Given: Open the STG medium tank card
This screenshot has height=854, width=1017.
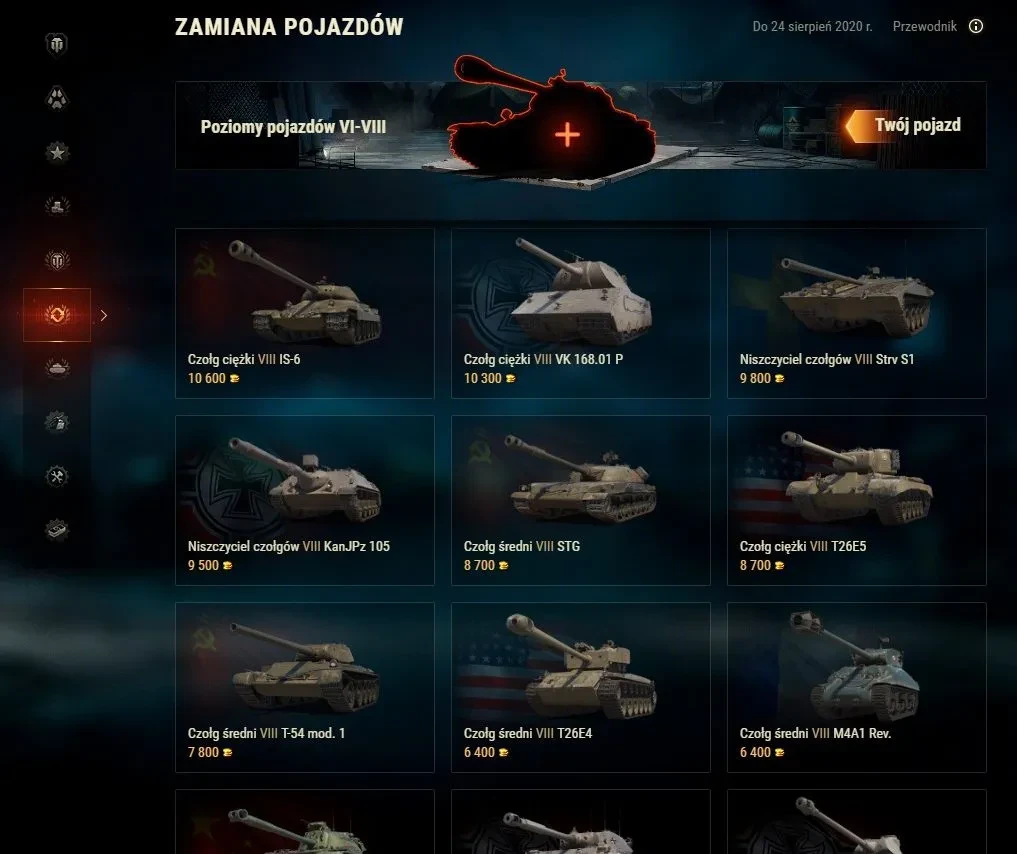Looking at the screenshot, I should coord(581,500).
